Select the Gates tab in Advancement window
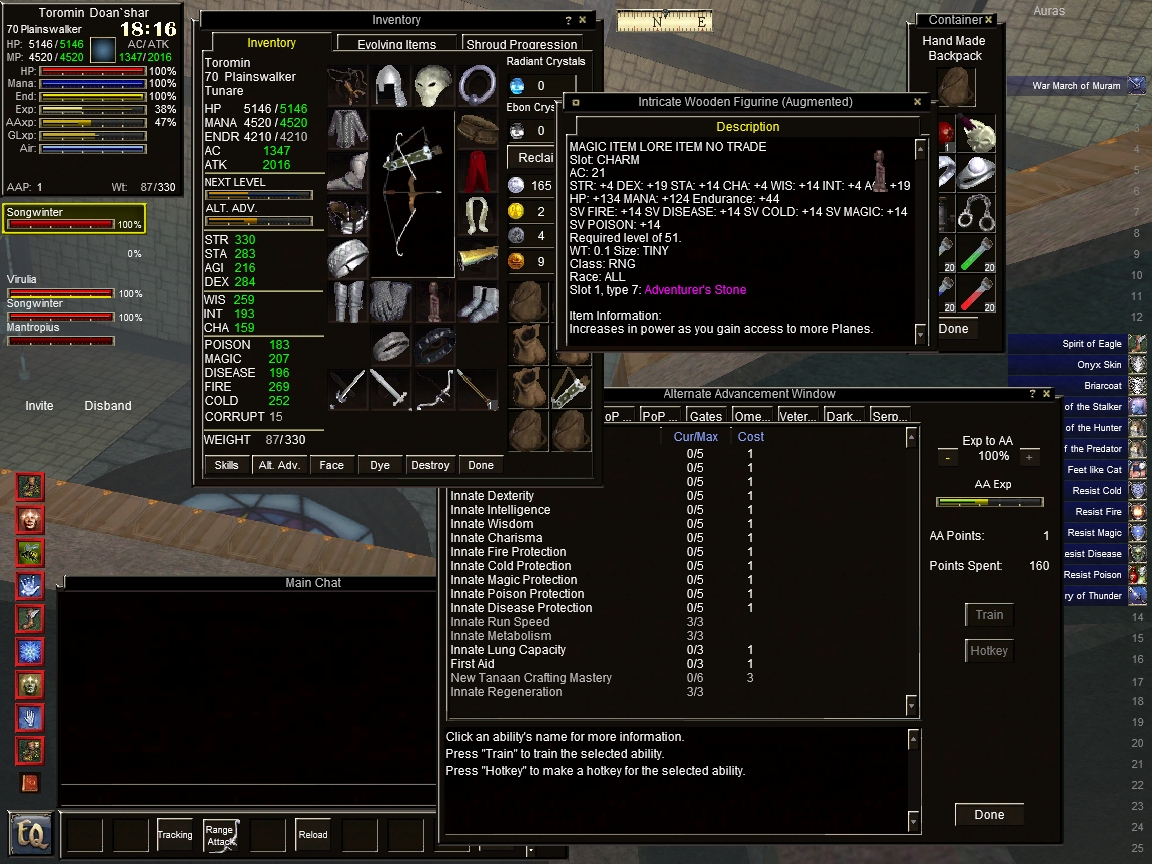This screenshot has height=864, width=1152. click(705, 416)
